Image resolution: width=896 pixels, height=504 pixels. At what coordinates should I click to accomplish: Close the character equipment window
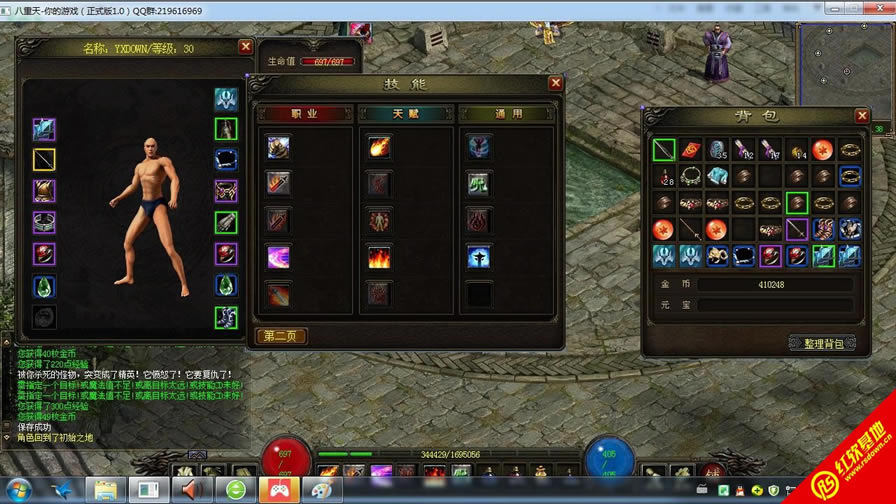pyautogui.click(x=245, y=46)
